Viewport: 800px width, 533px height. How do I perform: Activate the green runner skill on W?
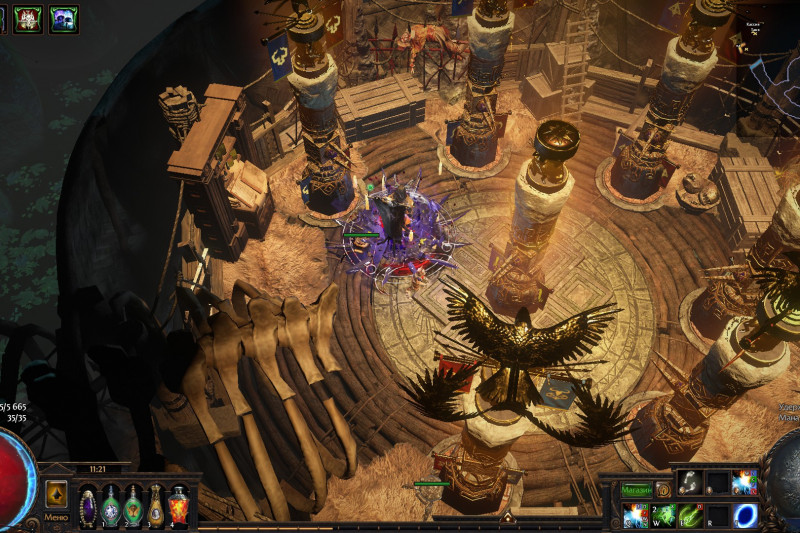[663, 516]
